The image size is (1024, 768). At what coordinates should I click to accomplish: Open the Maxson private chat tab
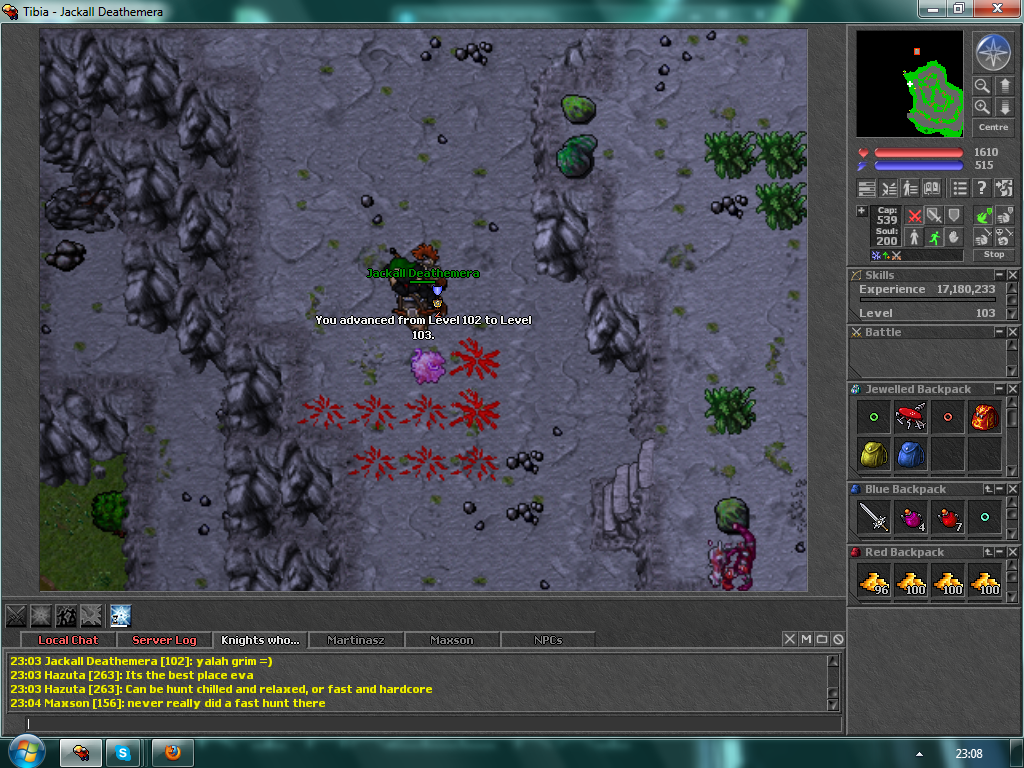coord(451,640)
